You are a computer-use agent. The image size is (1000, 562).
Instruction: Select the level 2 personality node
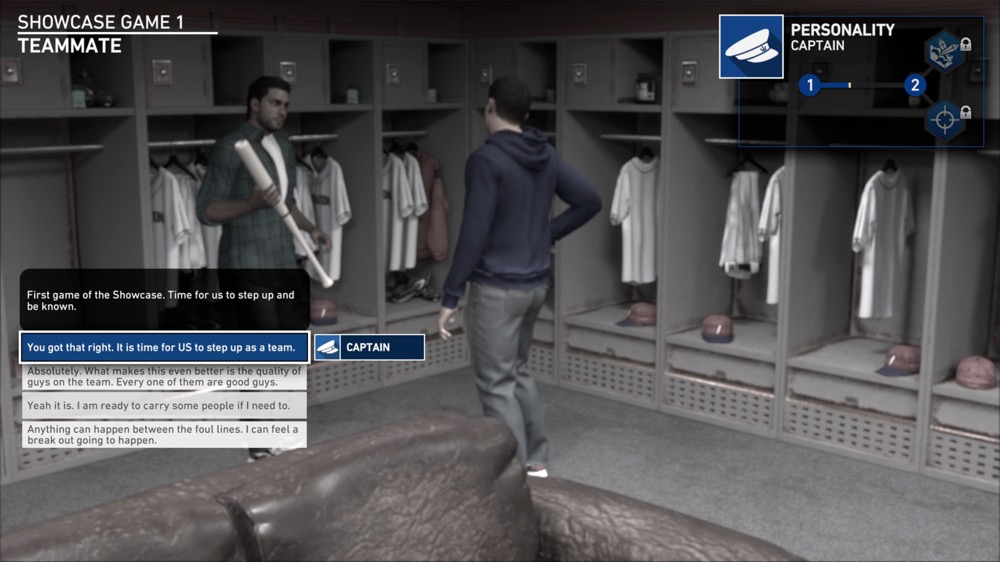(914, 86)
